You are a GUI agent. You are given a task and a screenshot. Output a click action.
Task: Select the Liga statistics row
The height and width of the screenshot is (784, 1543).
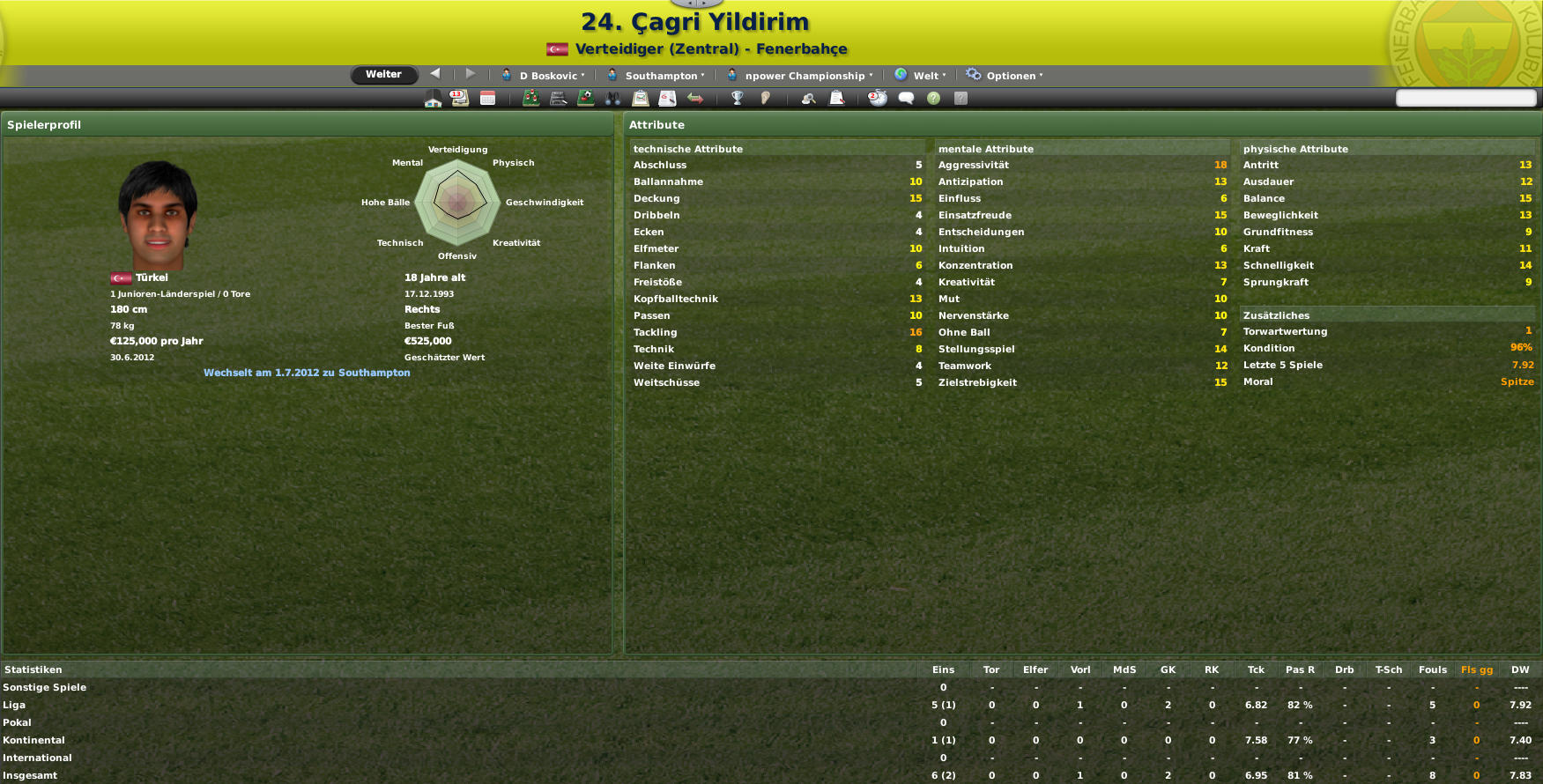(14, 705)
